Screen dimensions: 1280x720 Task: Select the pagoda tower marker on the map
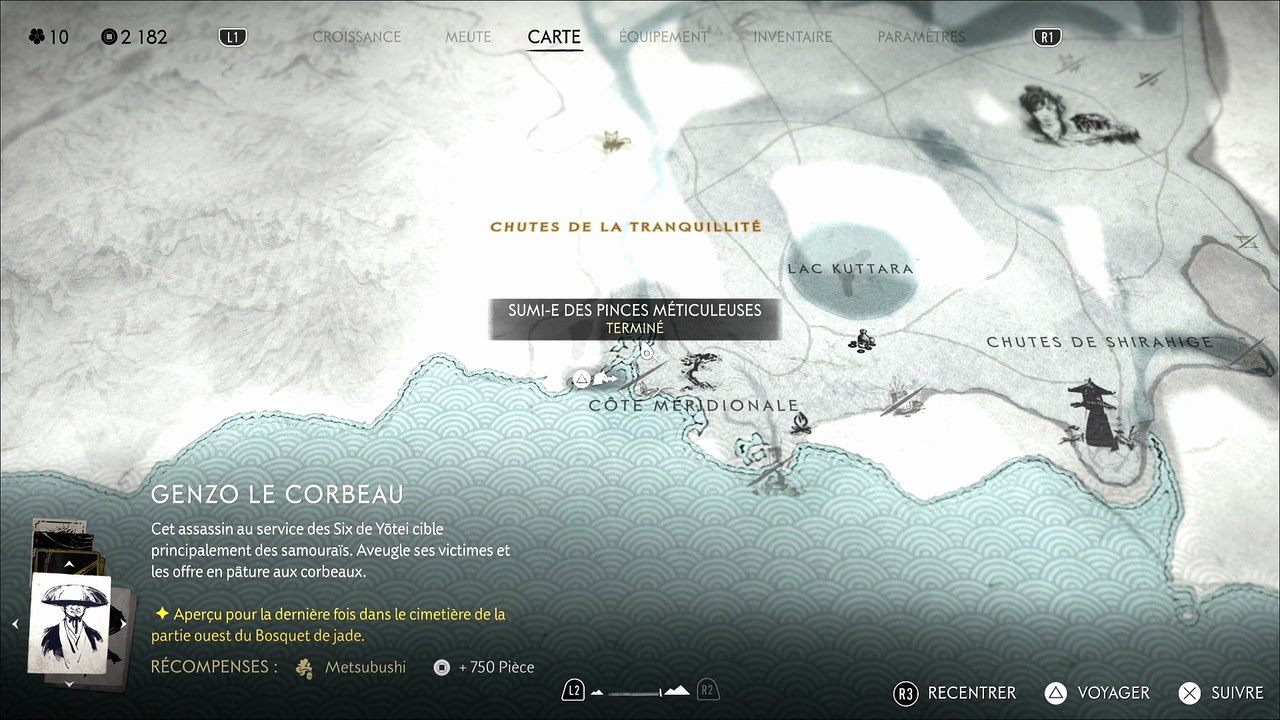1091,412
